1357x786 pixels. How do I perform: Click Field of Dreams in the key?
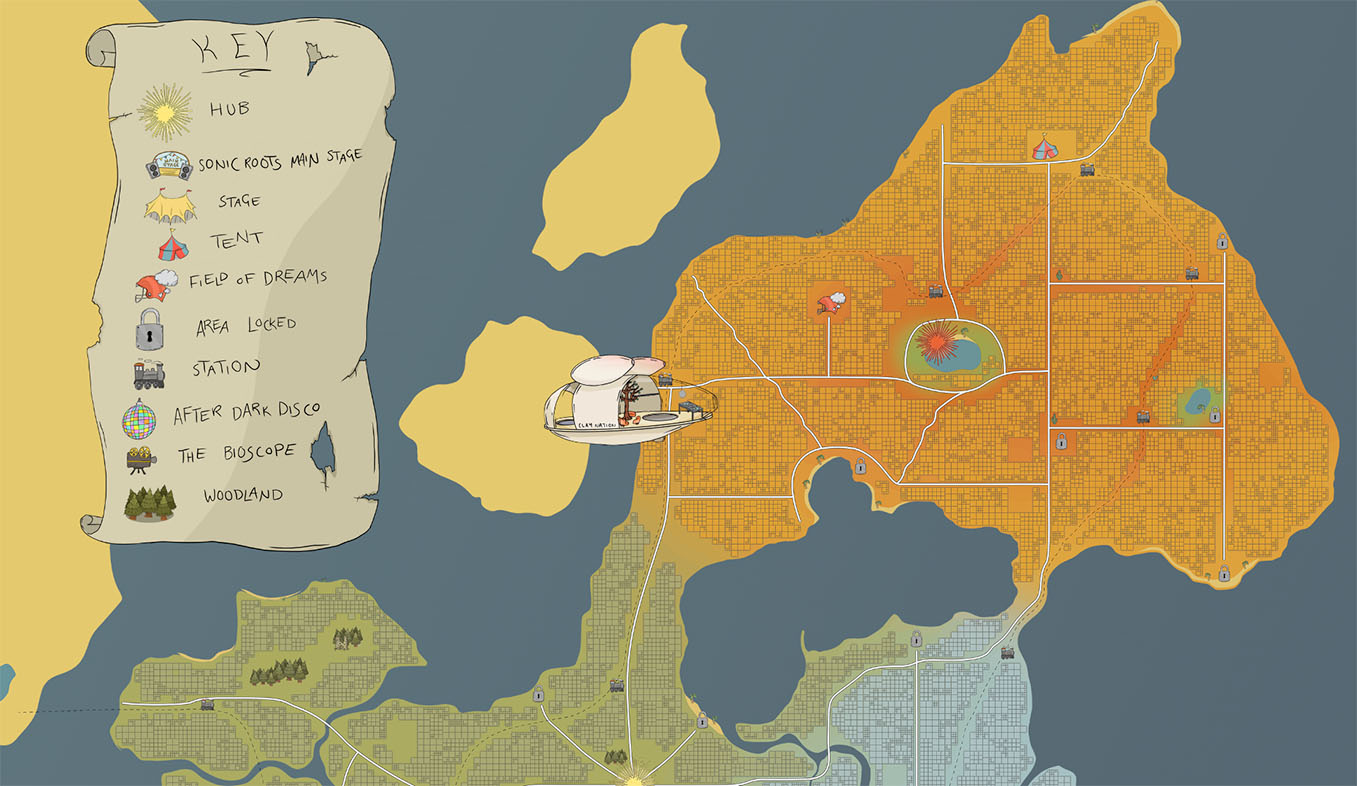[x=257, y=279]
